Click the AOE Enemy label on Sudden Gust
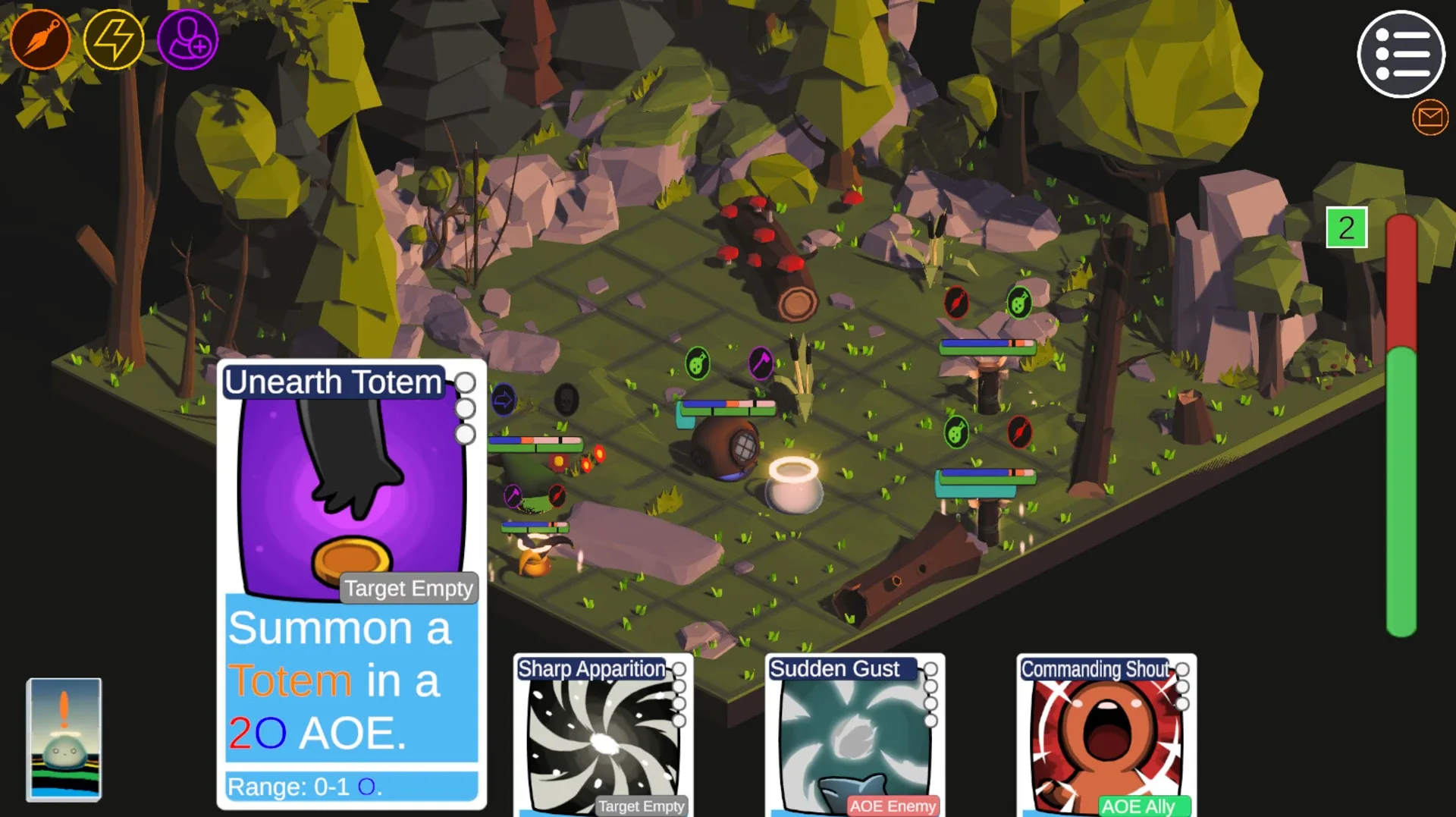Image resolution: width=1456 pixels, height=817 pixels. coord(892,806)
